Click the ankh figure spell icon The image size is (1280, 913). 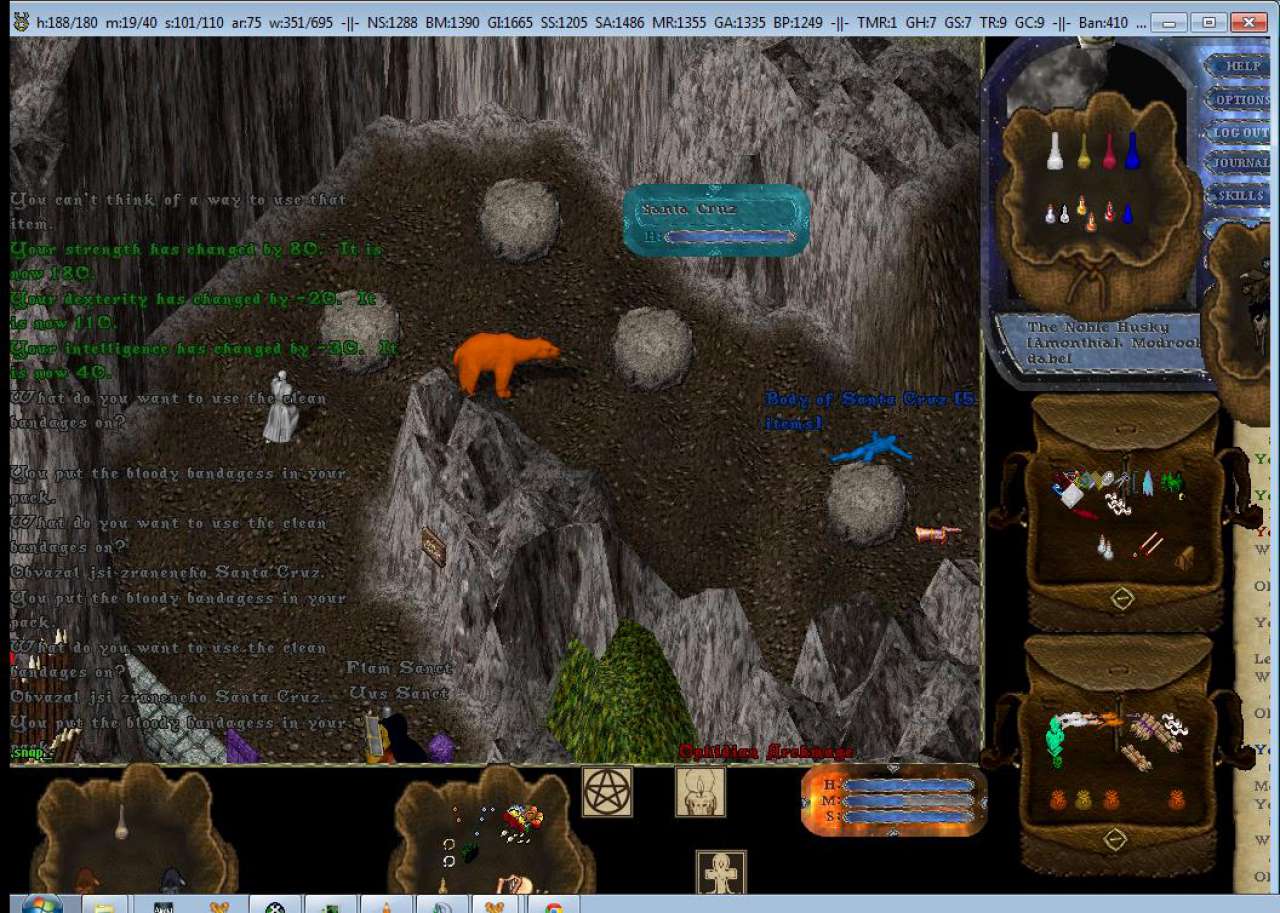[721, 874]
